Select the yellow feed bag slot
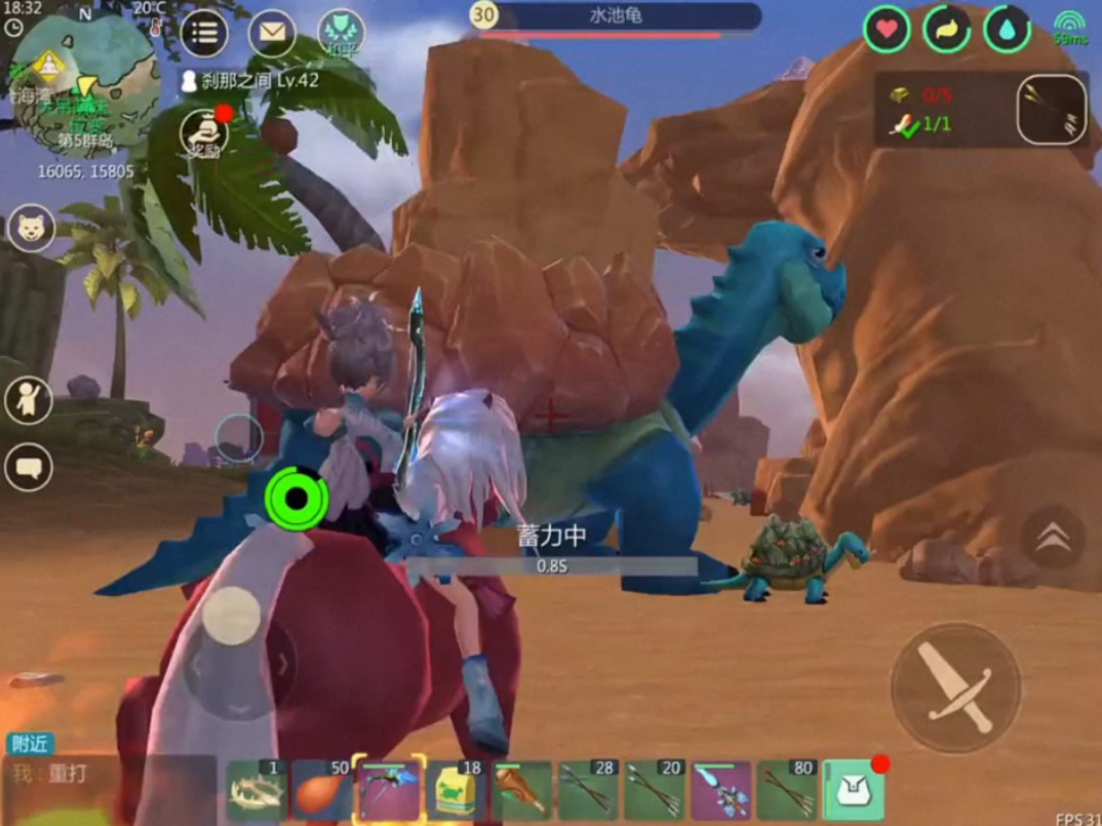Viewport: 1102px width, 826px height. (456, 791)
